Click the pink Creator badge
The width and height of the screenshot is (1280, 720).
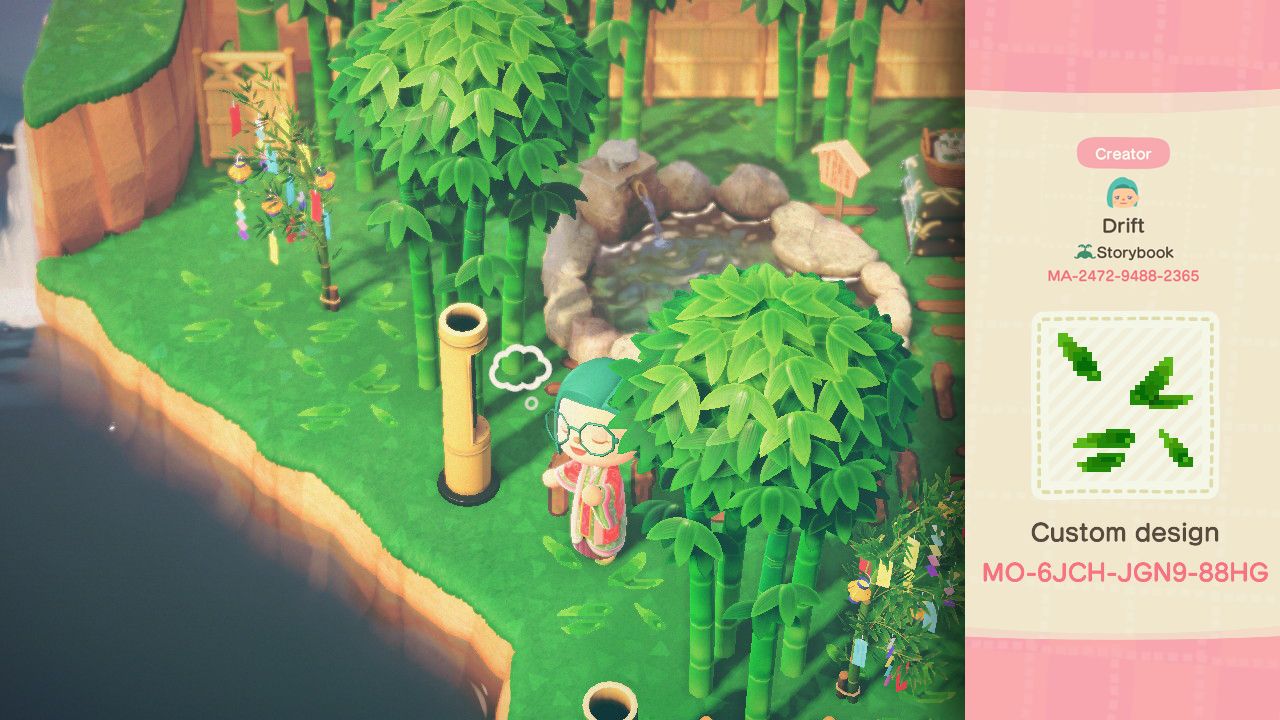(x=1124, y=153)
